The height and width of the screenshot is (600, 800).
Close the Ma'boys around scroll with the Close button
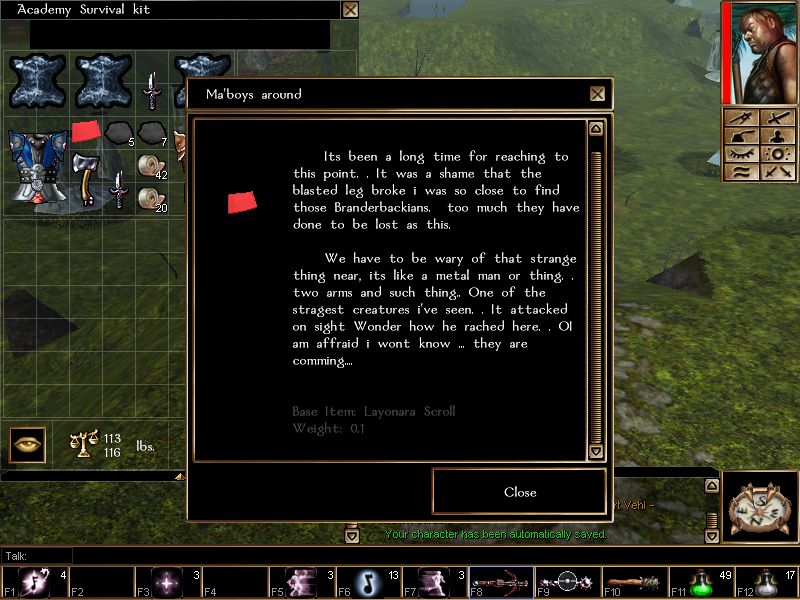[x=520, y=492]
